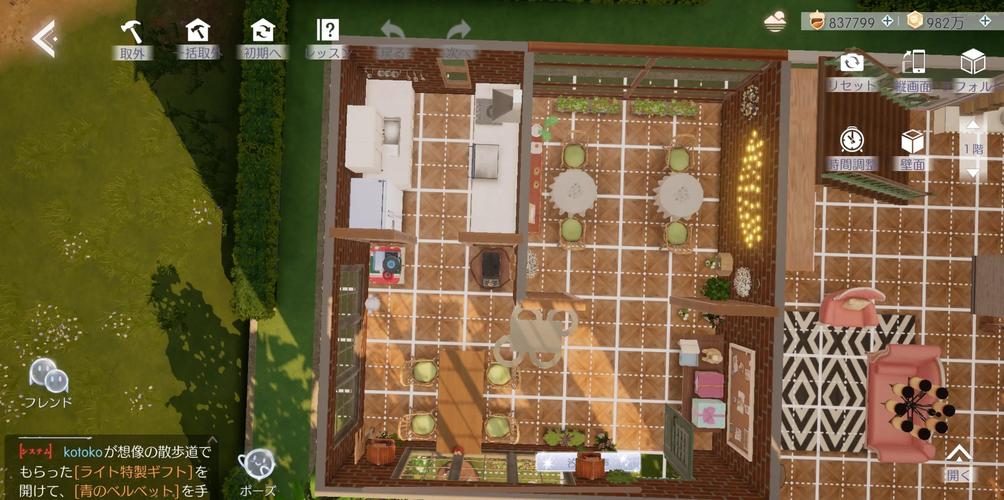Screen dimensions: 1004x500
Task: Redo with the 次へ arrow
Action: pos(458,37)
